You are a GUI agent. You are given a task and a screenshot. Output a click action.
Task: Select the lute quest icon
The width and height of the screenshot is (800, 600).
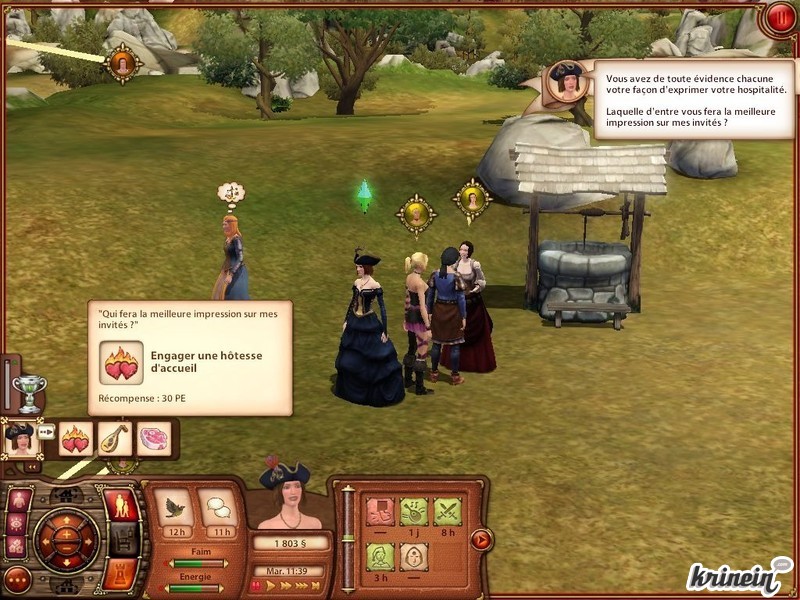pyautogui.click(x=115, y=438)
